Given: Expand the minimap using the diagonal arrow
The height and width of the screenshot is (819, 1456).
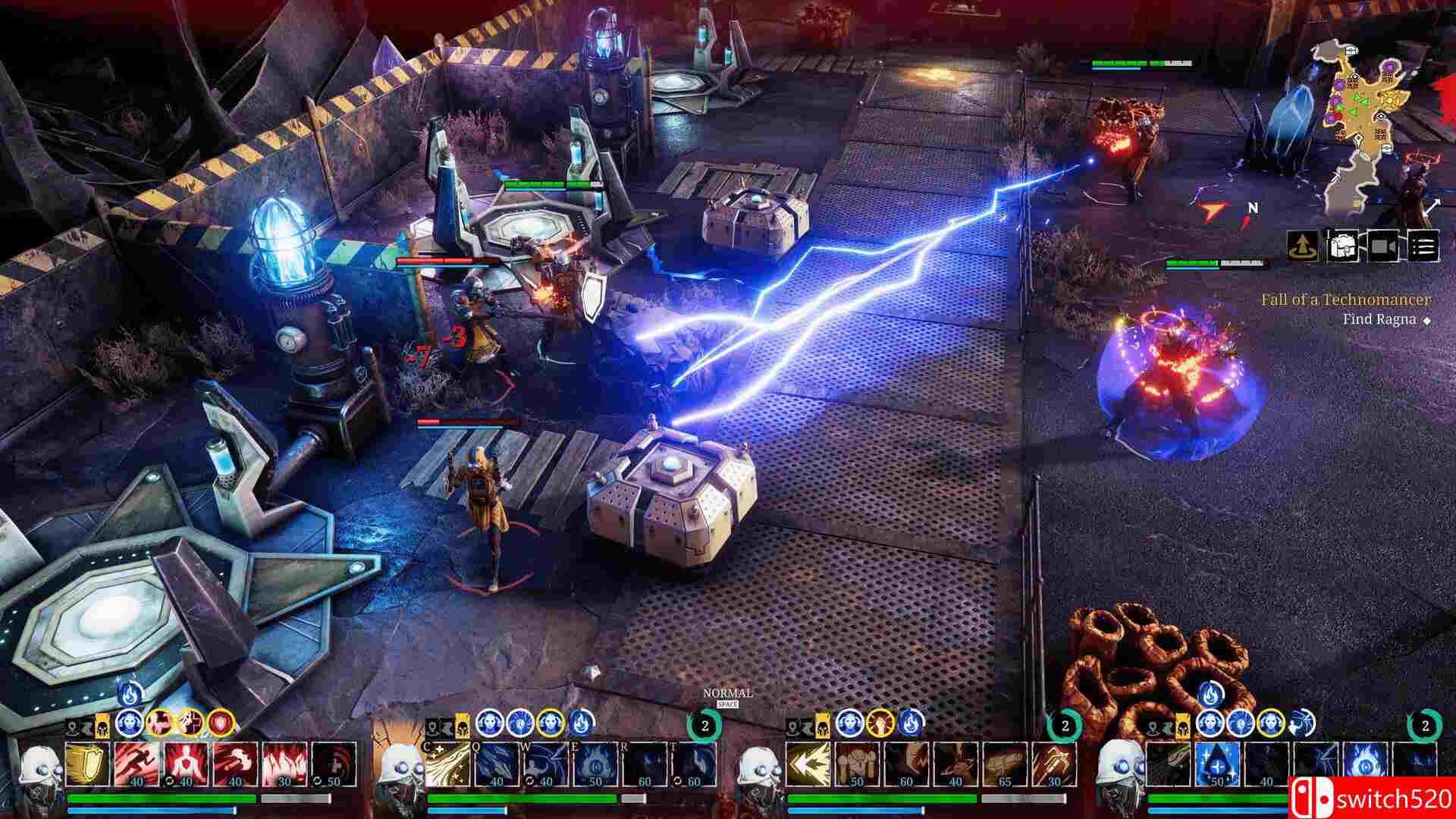Looking at the screenshot, I should pyautogui.click(x=1432, y=206).
